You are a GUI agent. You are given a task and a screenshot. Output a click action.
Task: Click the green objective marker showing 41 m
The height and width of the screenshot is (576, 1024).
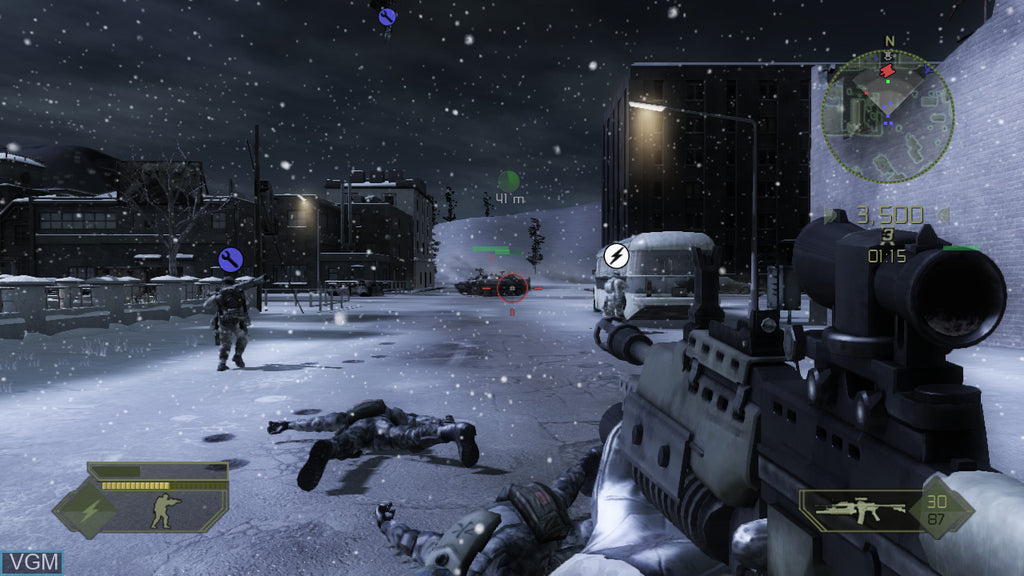pyautogui.click(x=509, y=181)
